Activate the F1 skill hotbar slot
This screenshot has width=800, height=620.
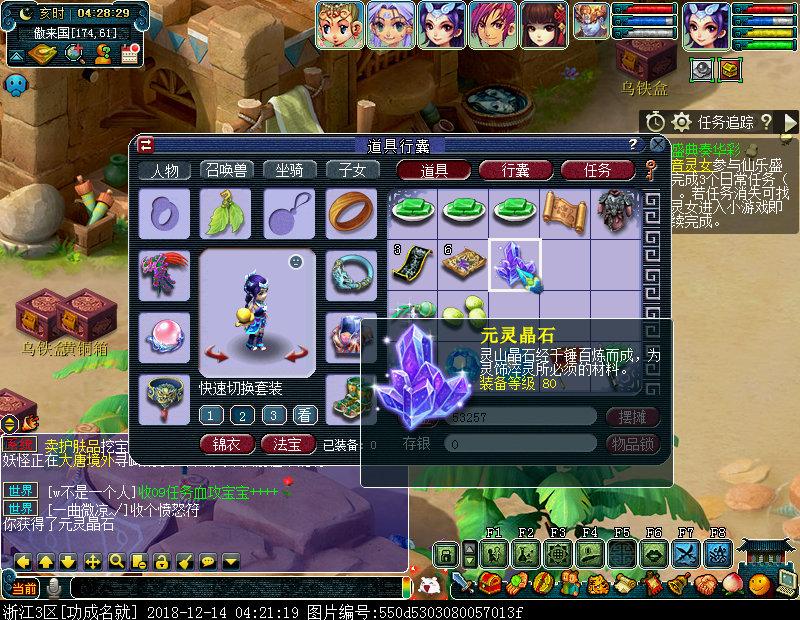pos(492,553)
